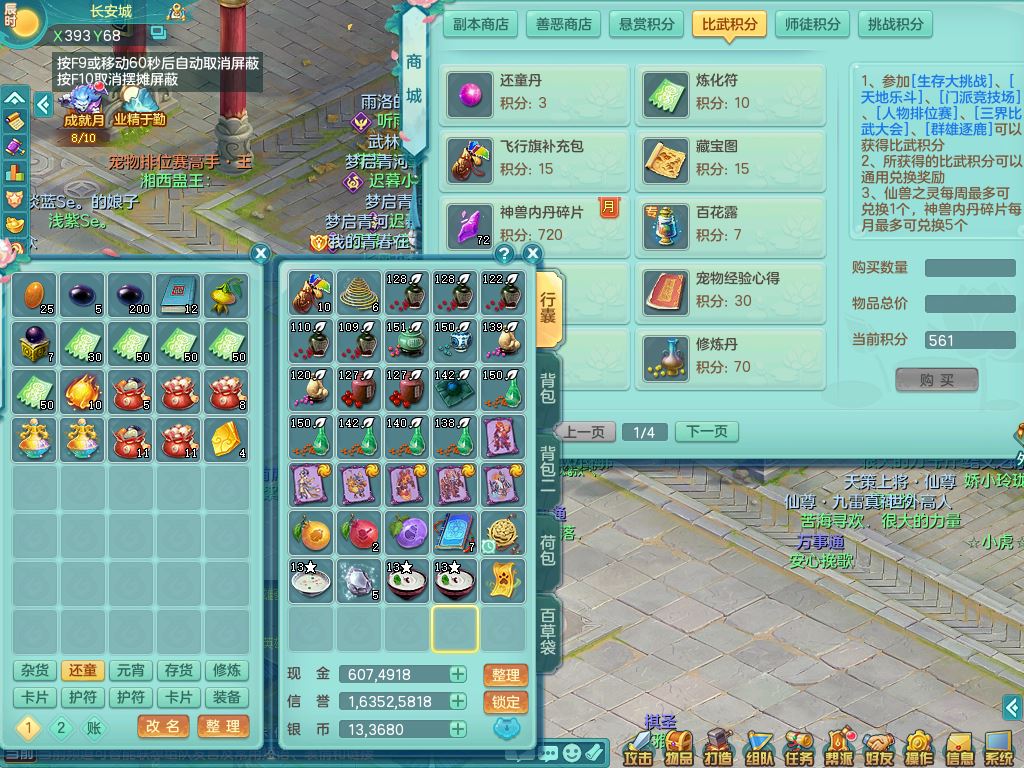Toggle the 锁定 lock button

pyautogui.click(x=505, y=702)
